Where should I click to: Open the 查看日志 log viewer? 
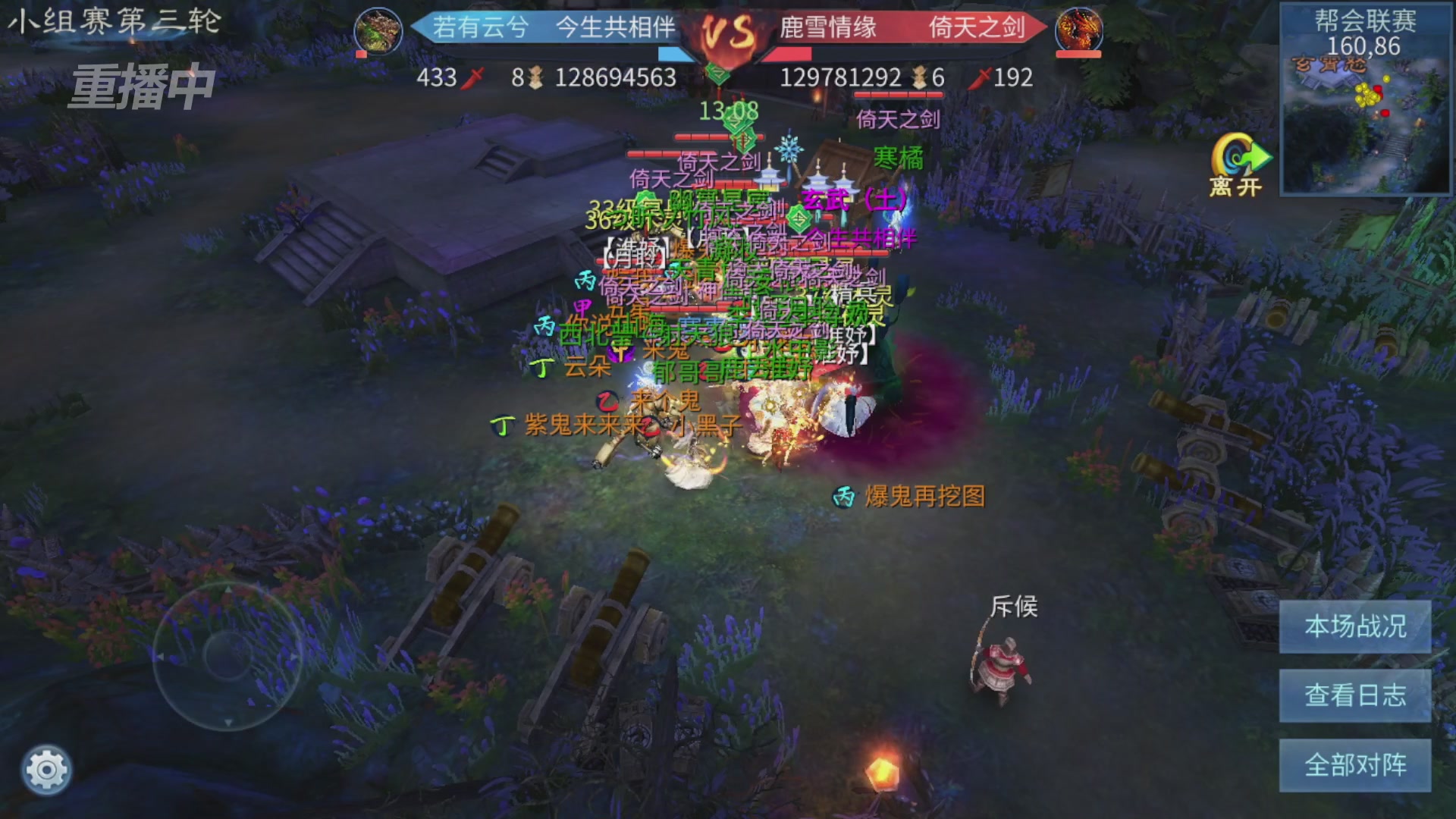click(1355, 695)
